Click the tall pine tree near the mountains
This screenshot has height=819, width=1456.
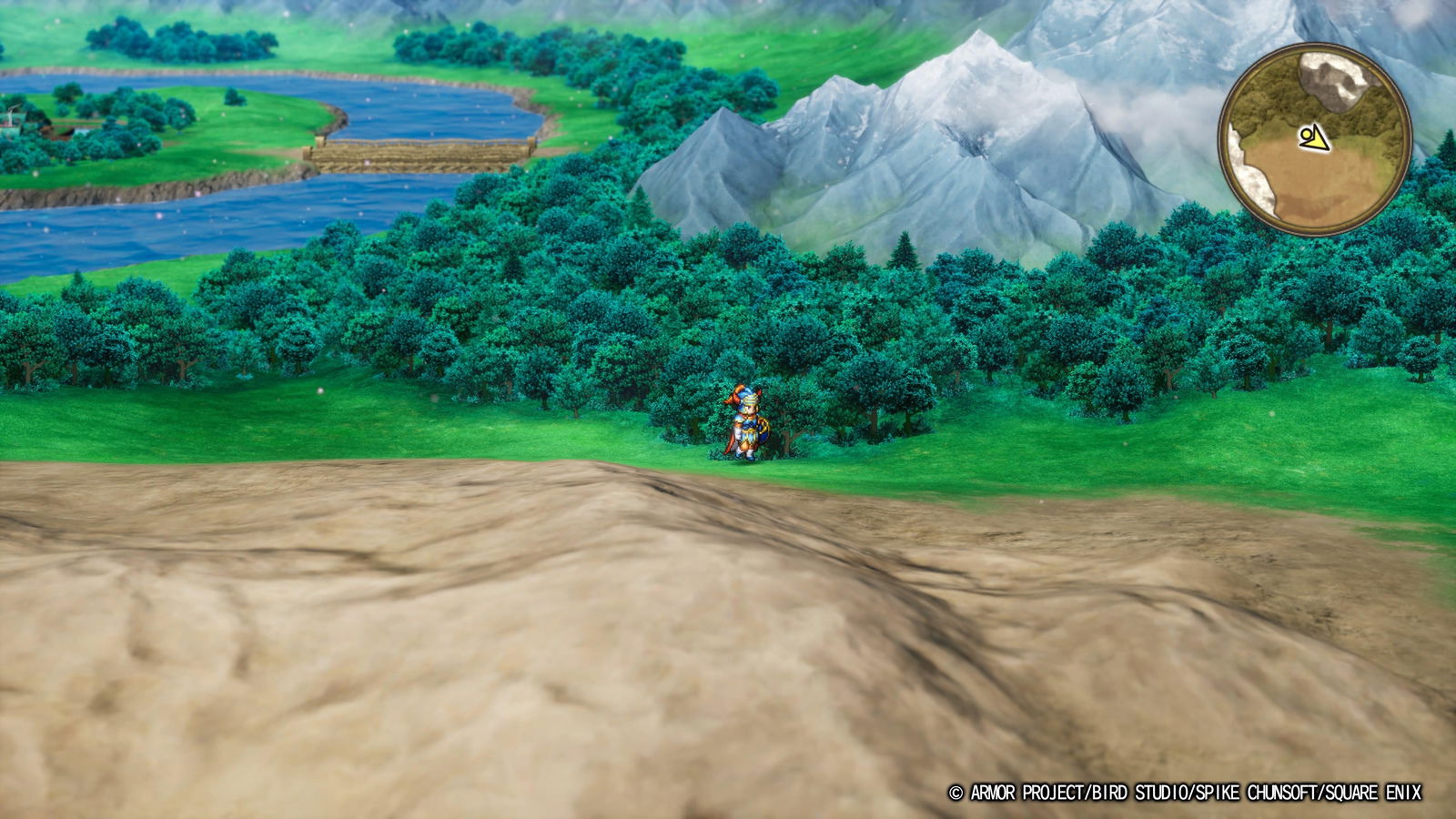(x=905, y=250)
